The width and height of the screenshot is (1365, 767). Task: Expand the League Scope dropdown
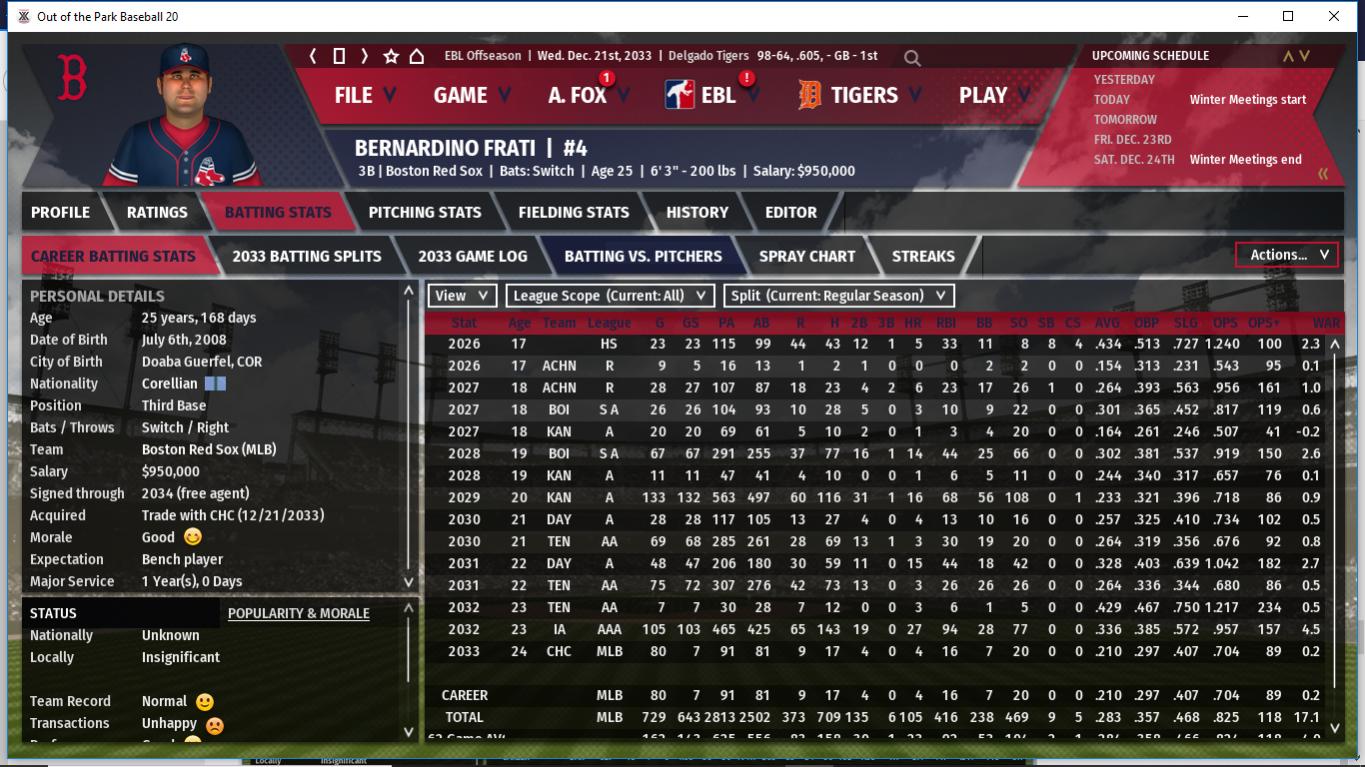click(610, 296)
